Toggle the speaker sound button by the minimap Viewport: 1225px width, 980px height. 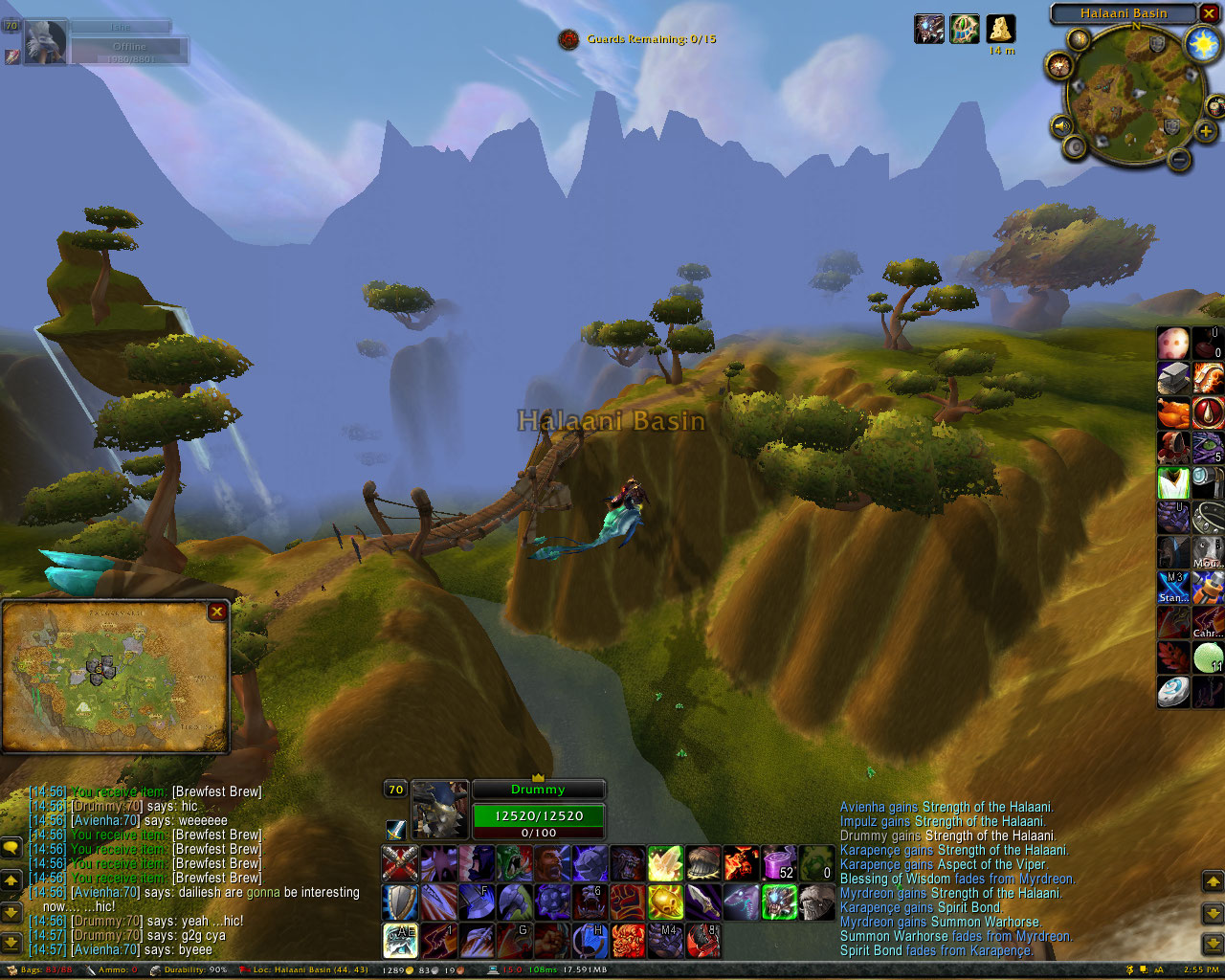(1061, 125)
